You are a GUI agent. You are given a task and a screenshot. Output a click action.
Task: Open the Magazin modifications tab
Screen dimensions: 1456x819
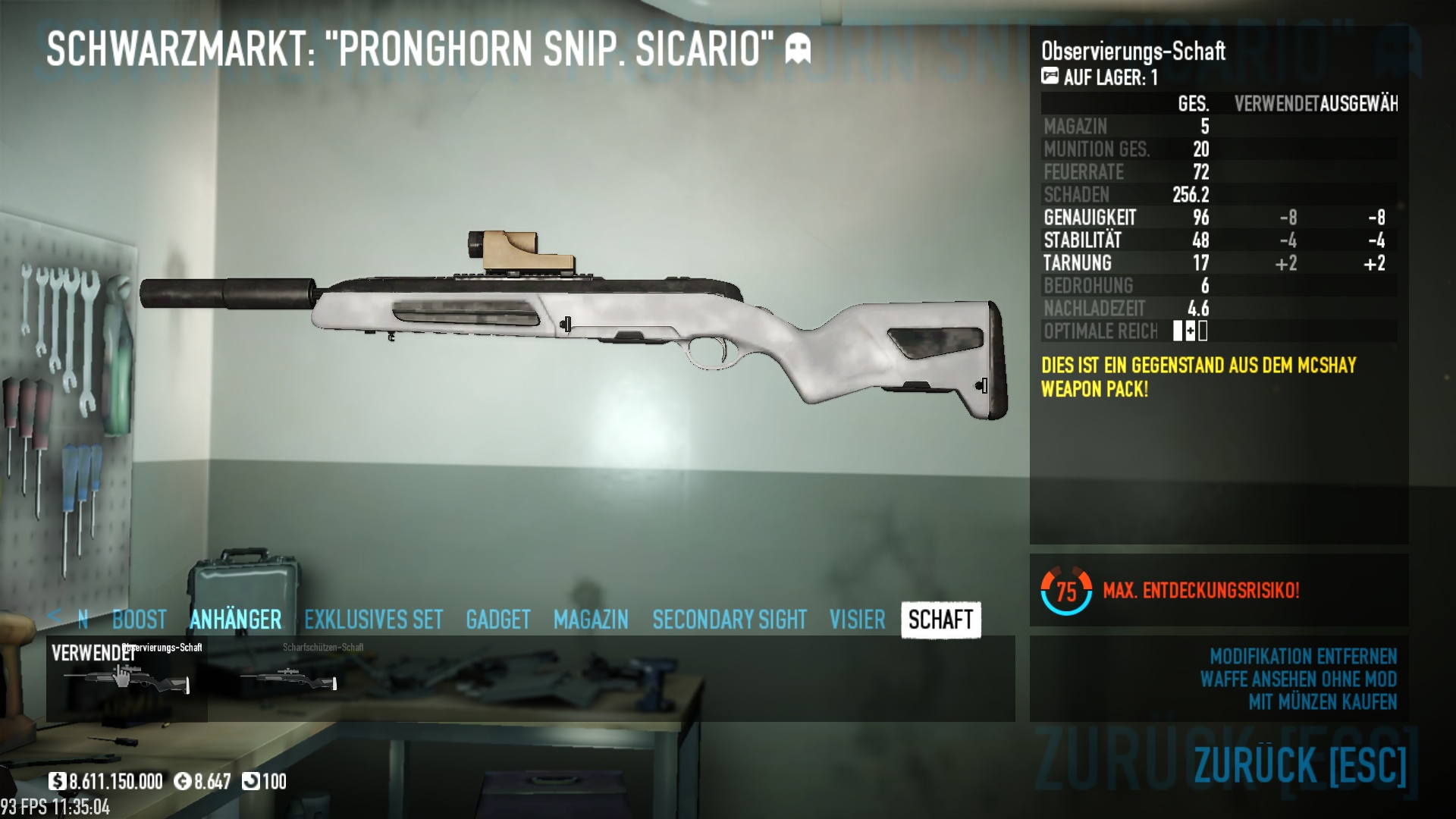click(x=591, y=620)
